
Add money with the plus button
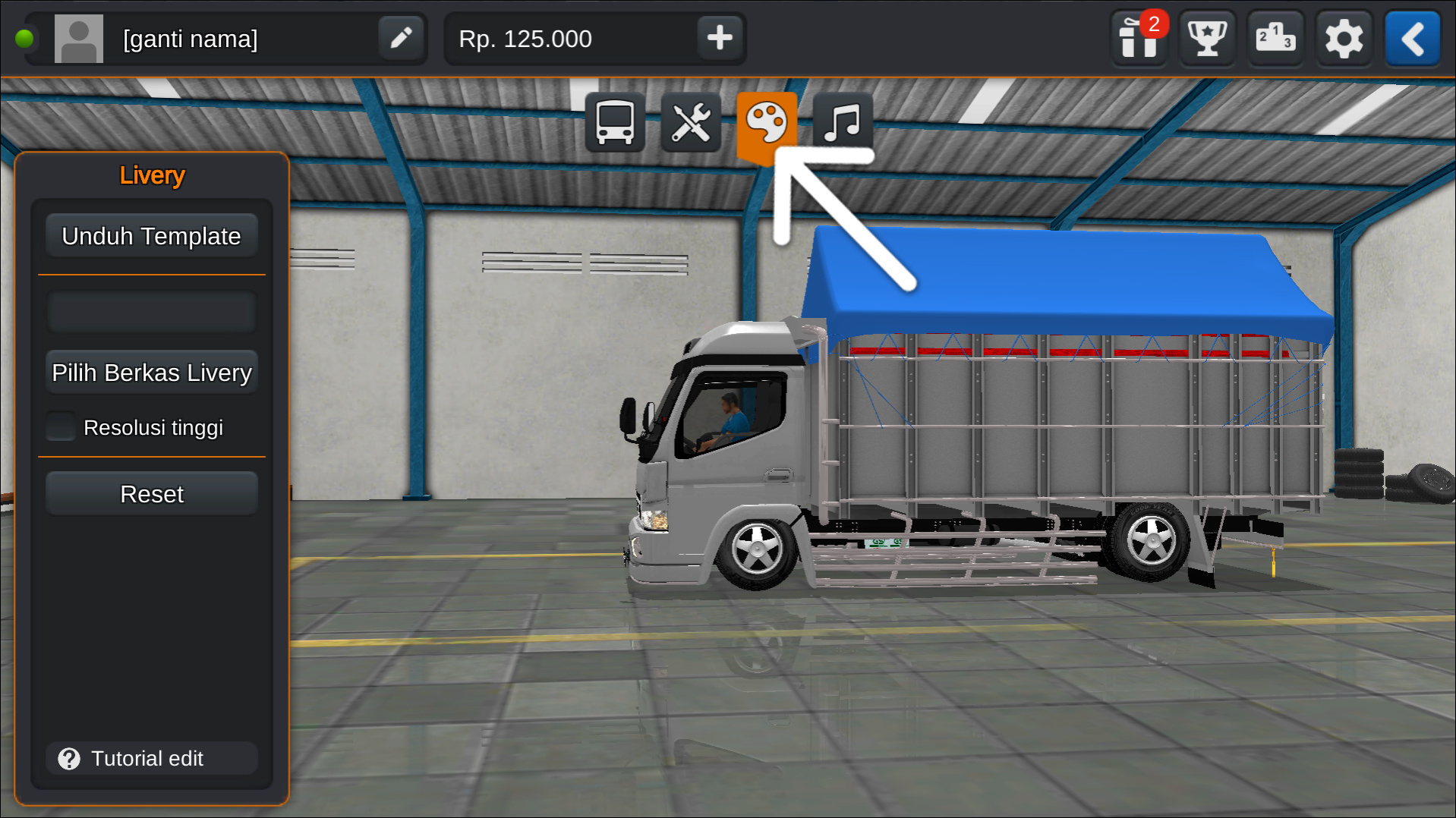click(720, 38)
